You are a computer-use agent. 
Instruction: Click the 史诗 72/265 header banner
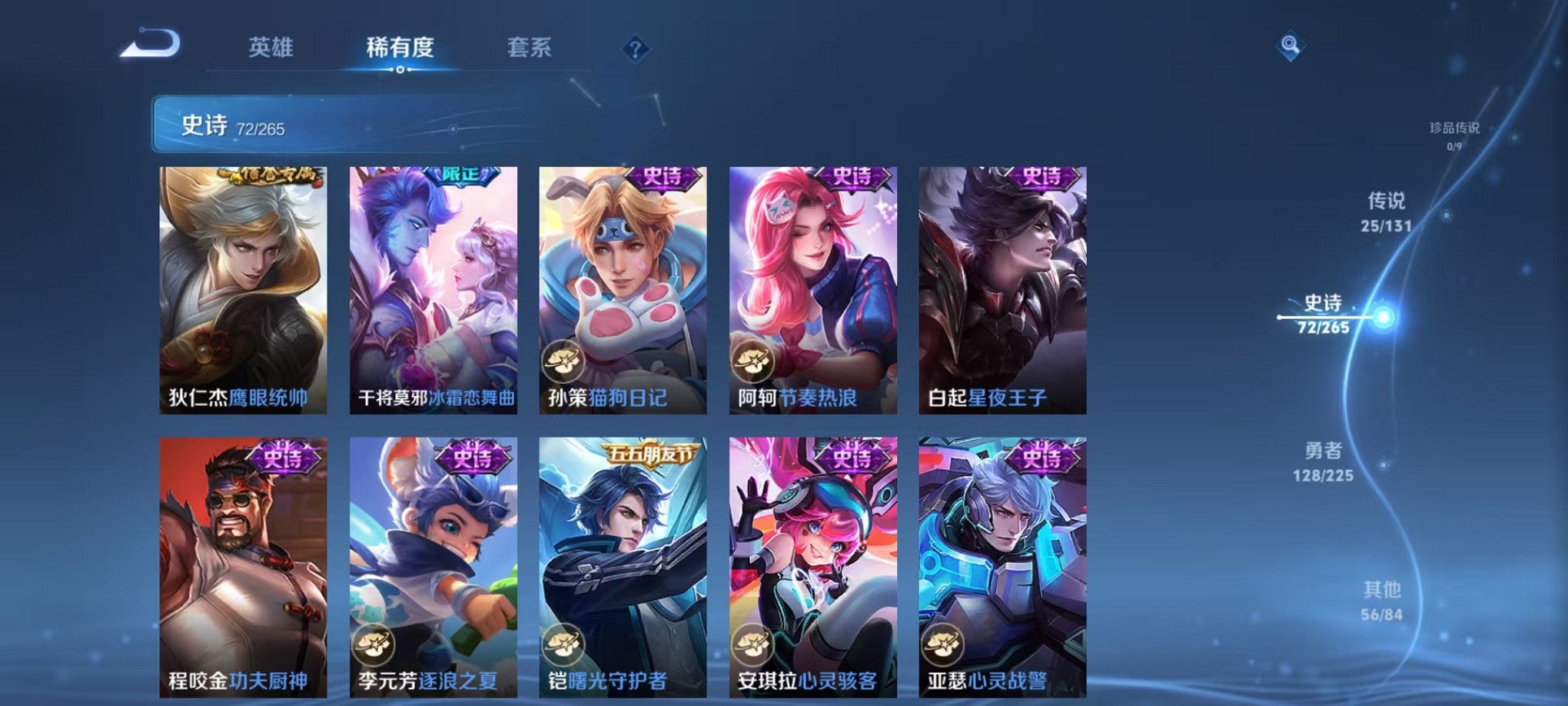(x=307, y=123)
